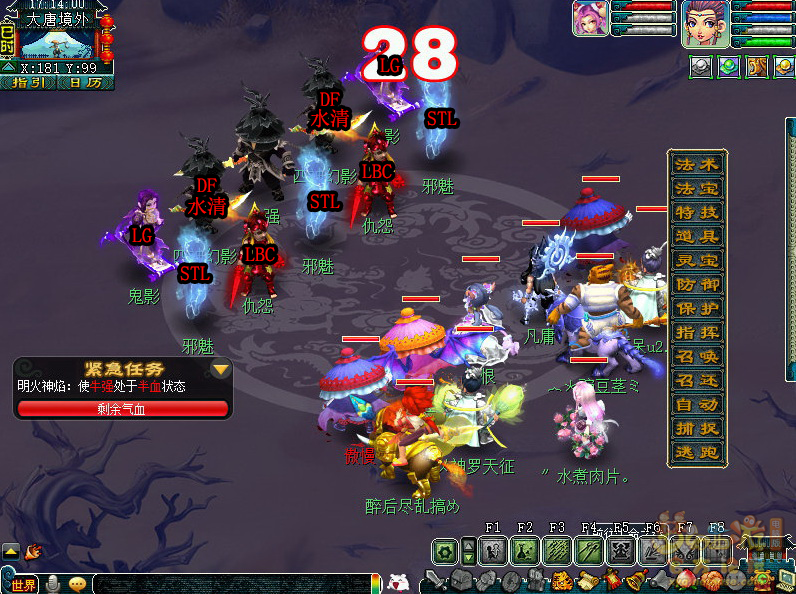
Task: Select the 灵宝 command
Action: (x=697, y=261)
